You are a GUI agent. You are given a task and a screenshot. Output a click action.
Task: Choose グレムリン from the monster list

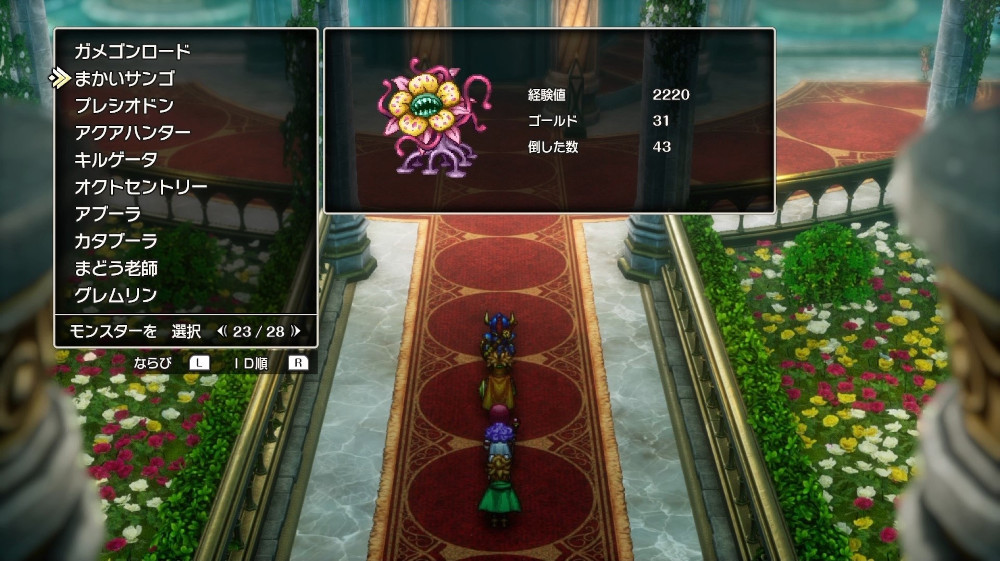[x=116, y=295]
